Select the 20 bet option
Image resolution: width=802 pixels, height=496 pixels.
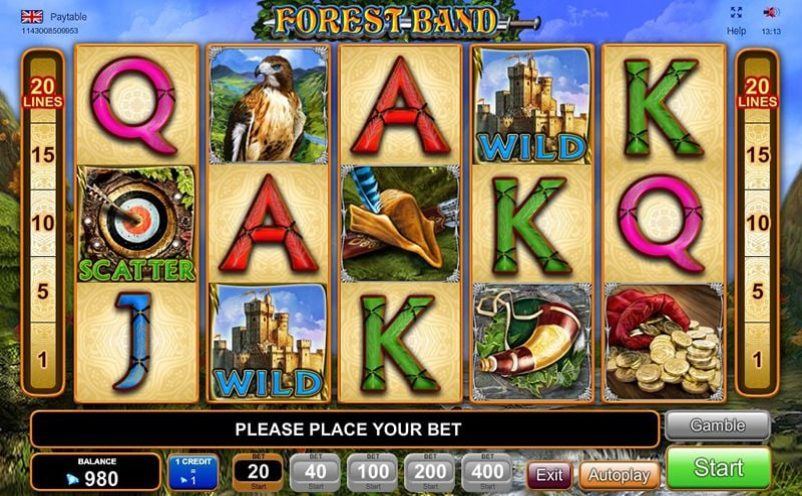click(258, 472)
